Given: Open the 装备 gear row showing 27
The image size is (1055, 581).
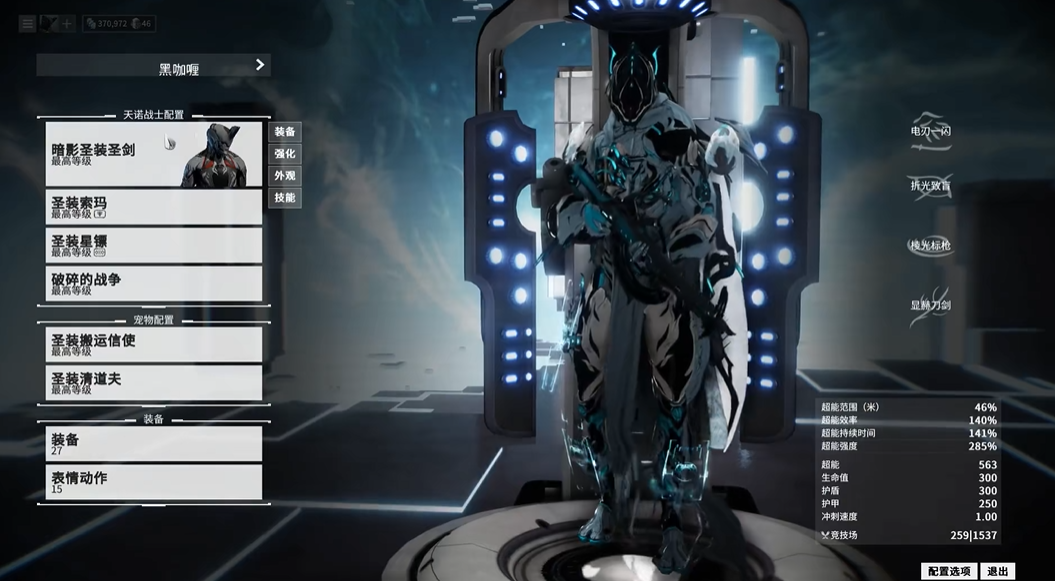Looking at the screenshot, I should coord(153,443).
